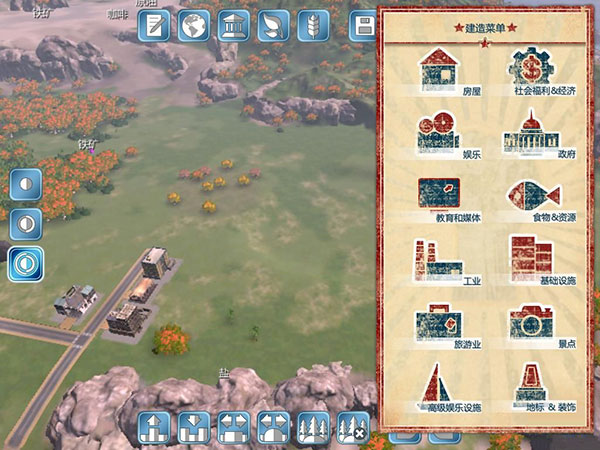Activate the raise terrain up-arrow tool
The height and width of the screenshot is (450, 600).
pyautogui.click(x=154, y=427)
